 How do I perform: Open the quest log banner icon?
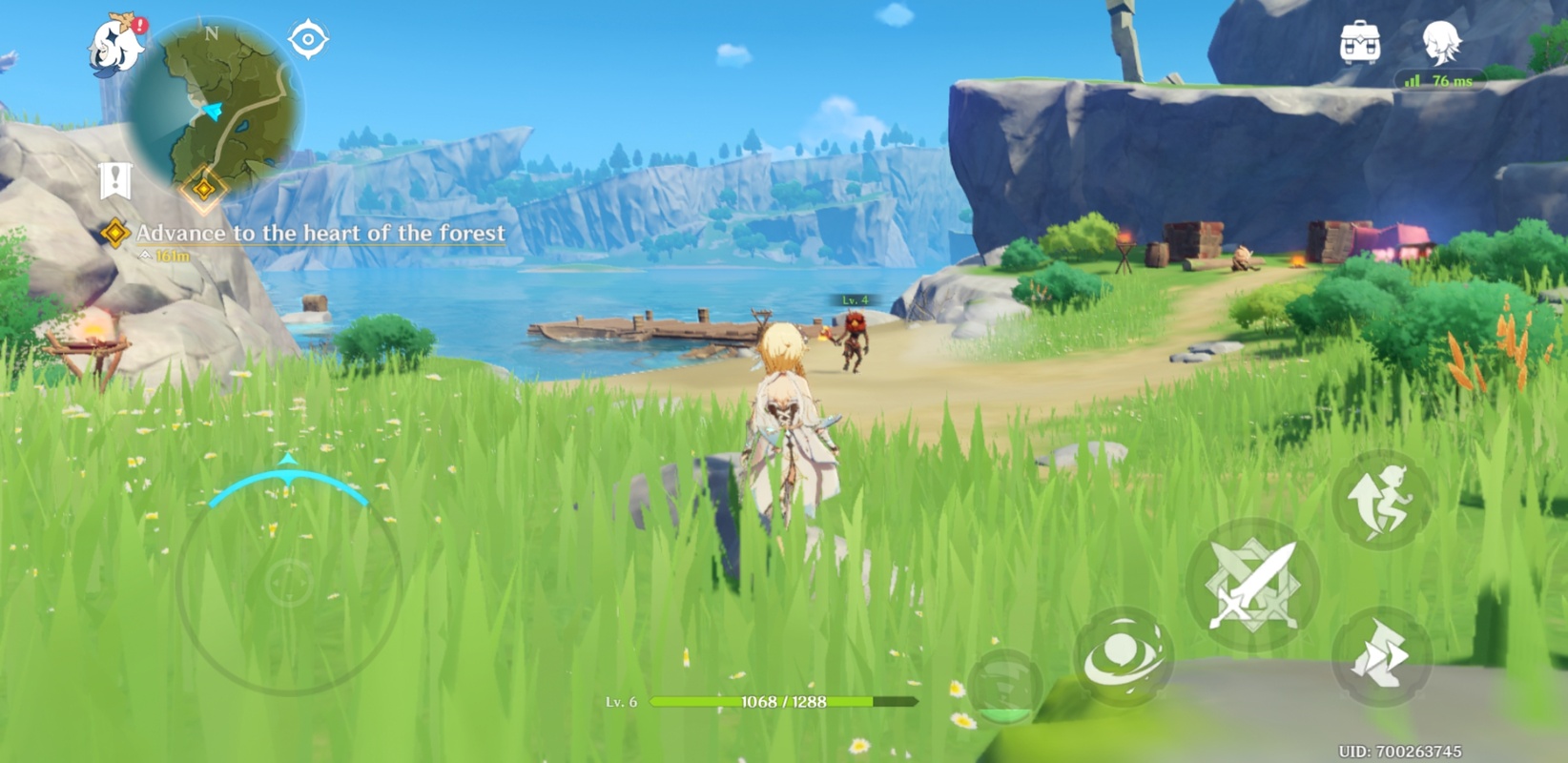click(x=114, y=179)
